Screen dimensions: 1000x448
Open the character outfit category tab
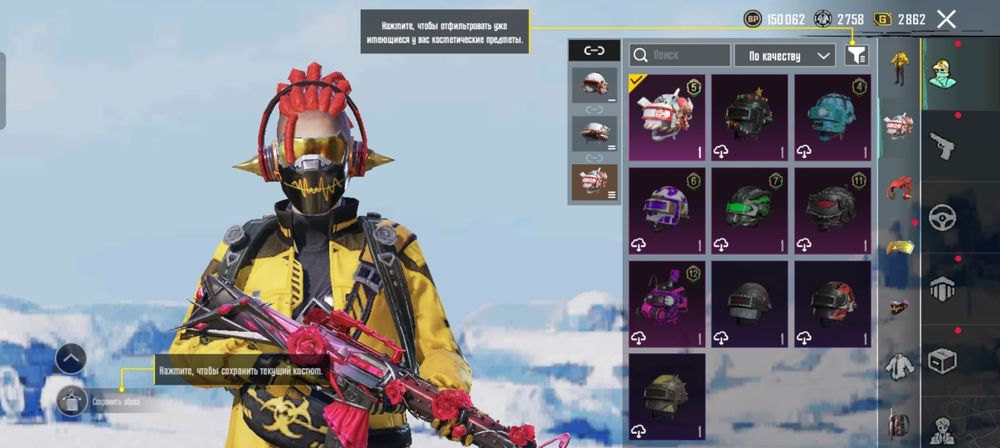943,70
